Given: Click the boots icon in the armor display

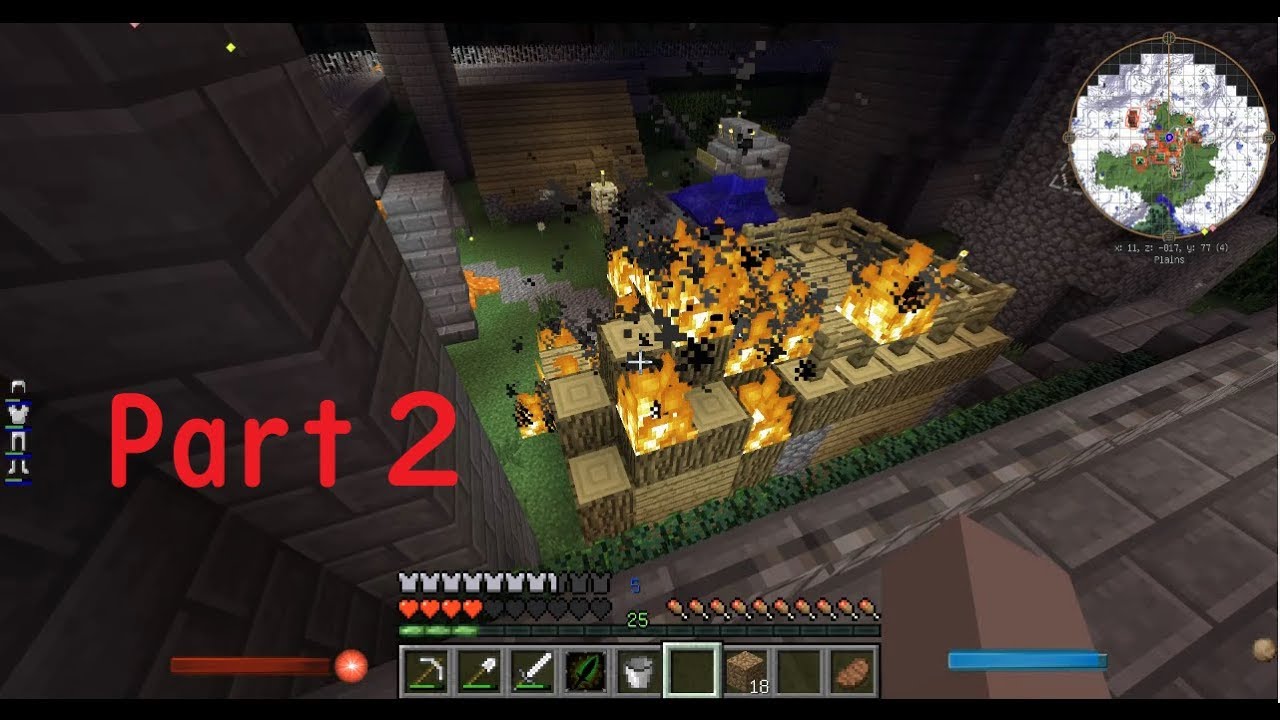Looking at the screenshot, I should (17, 466).
